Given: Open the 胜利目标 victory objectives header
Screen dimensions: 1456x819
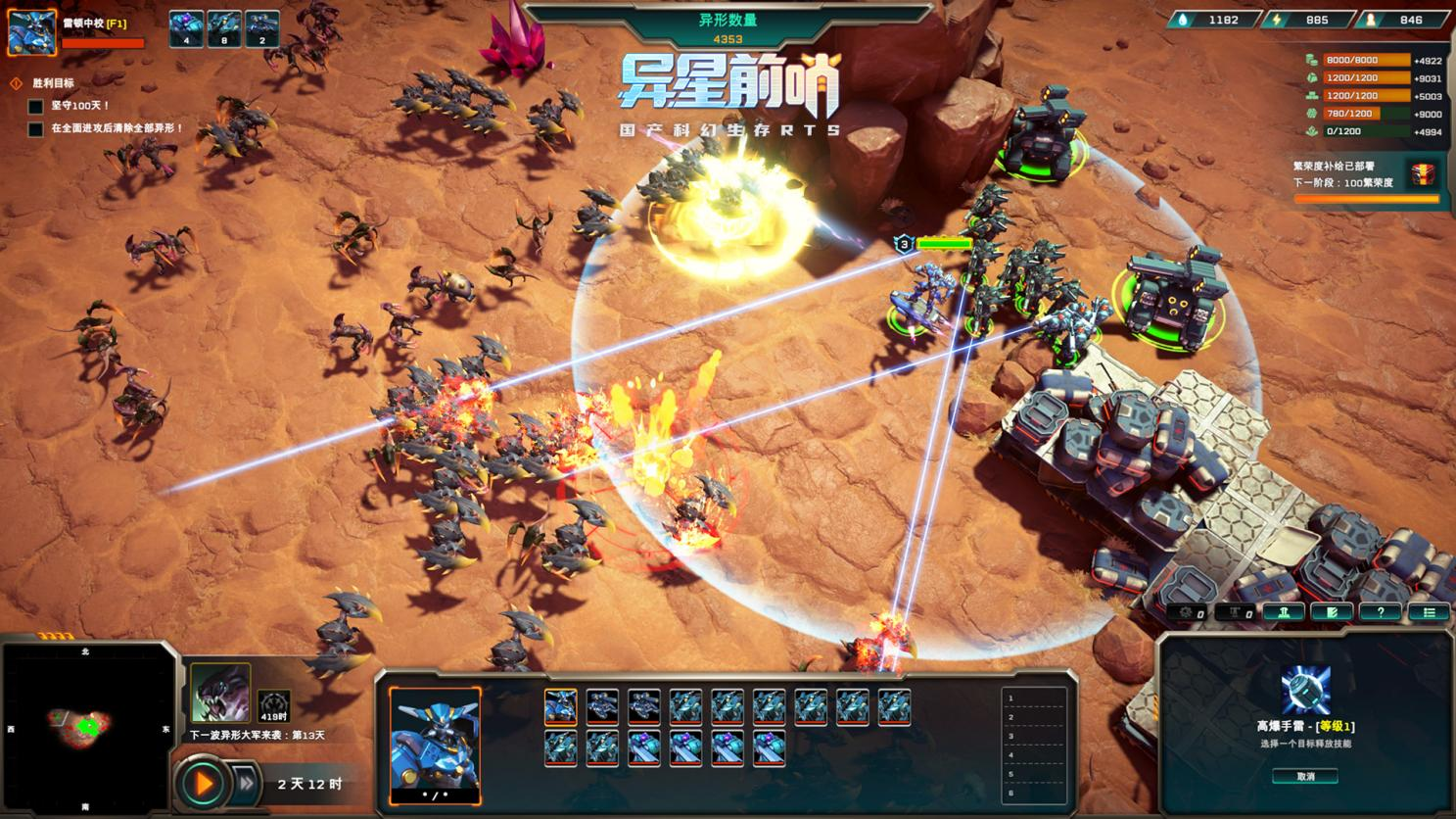Looking at the screenshot, I should [x=53, y=83].
